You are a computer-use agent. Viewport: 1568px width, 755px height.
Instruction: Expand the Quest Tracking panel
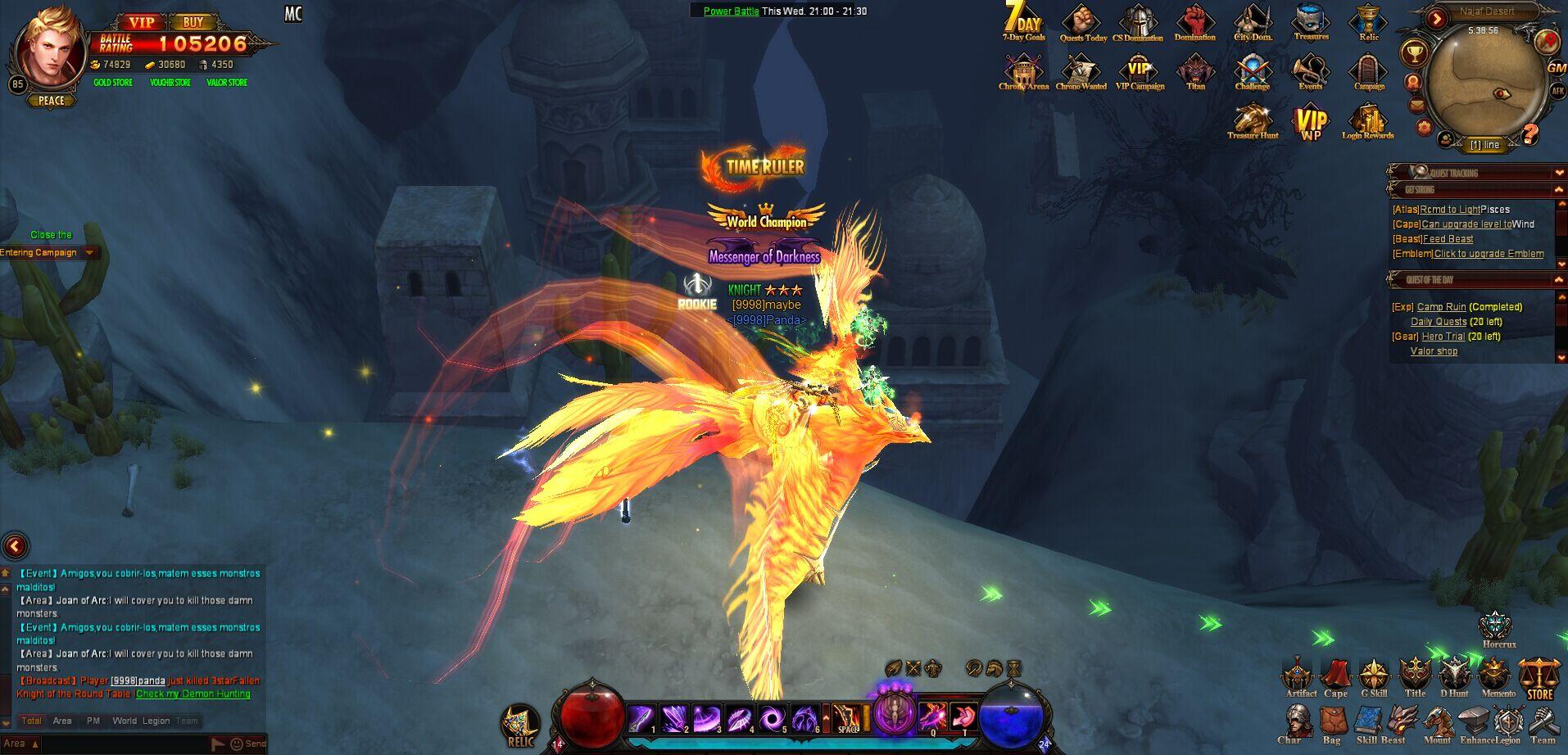click(1557, 173)
